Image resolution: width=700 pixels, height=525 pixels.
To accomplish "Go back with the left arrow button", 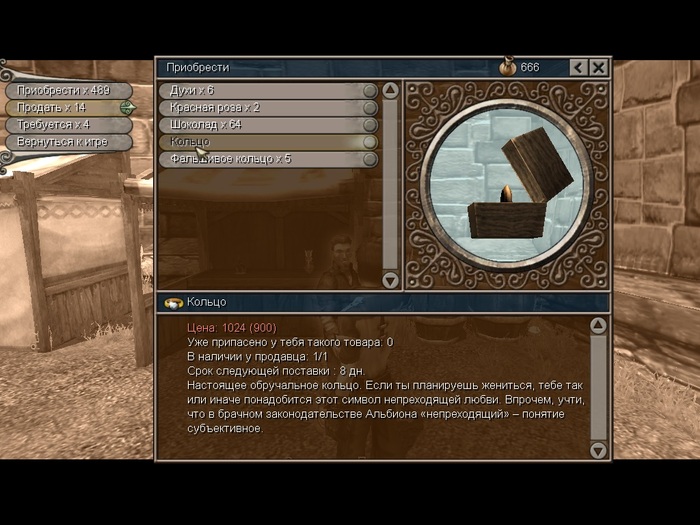I will click(578, 68).
